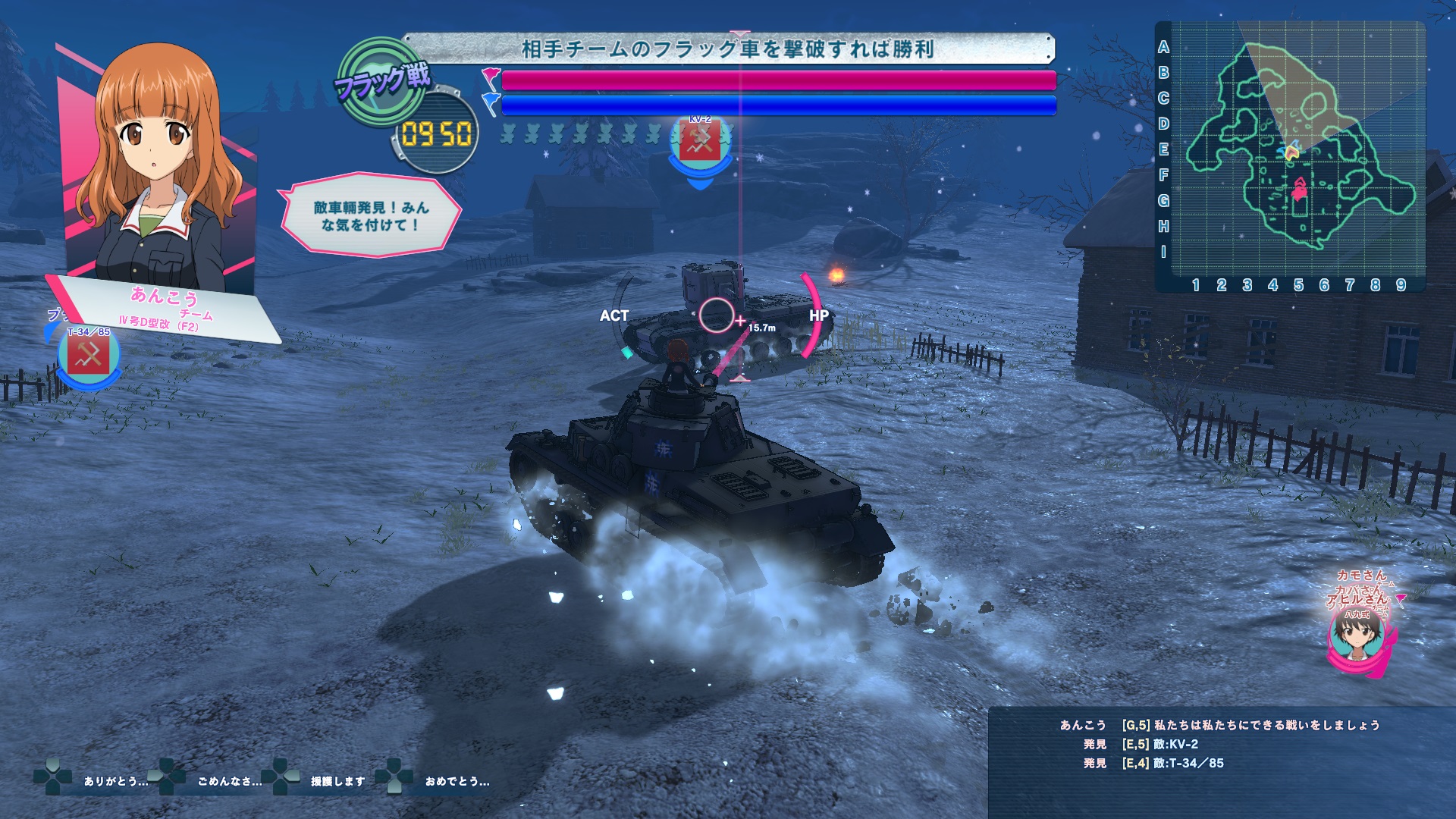The width and height of the screenshot is (1456, 819).
Task: Click the 八九式 teammate portrait icon
Action: pos(1357,635)
